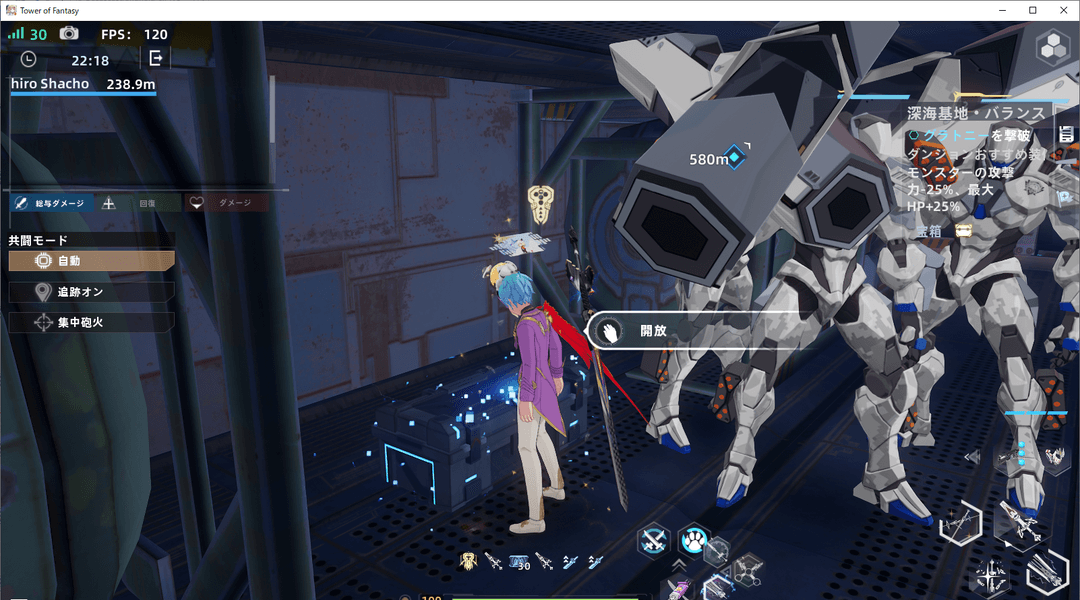Open the camera photo mode icon

click(68, 34)
